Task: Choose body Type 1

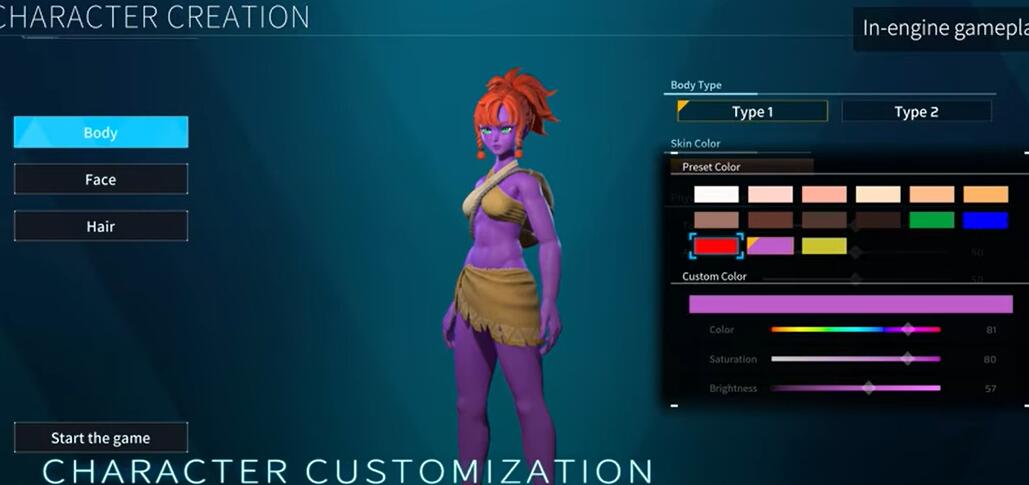Action: tap(752, 112)
